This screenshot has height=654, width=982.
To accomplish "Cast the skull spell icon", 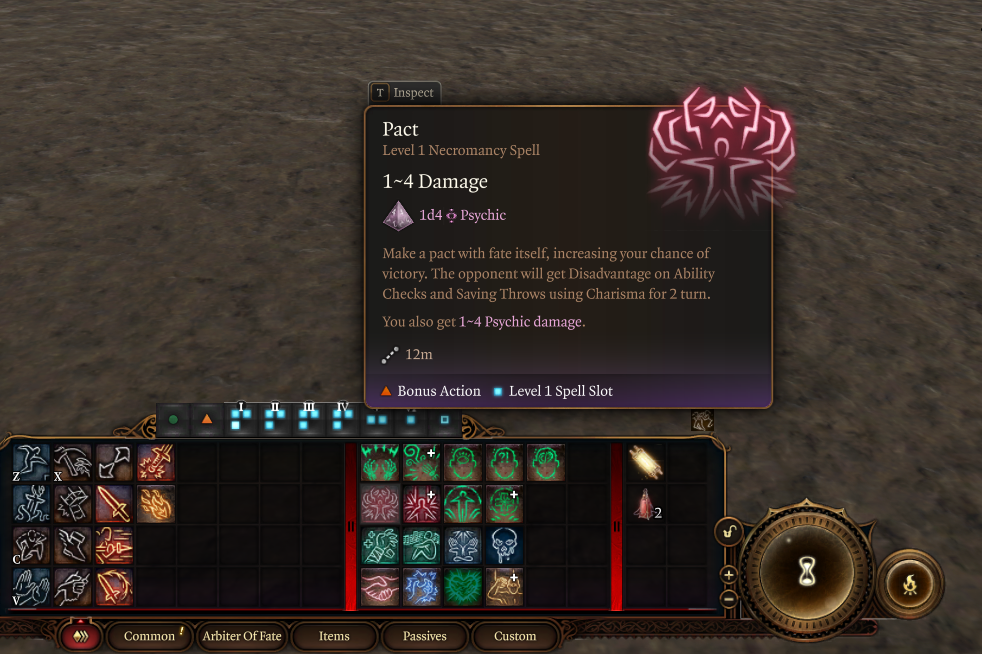I will point(504,546).
